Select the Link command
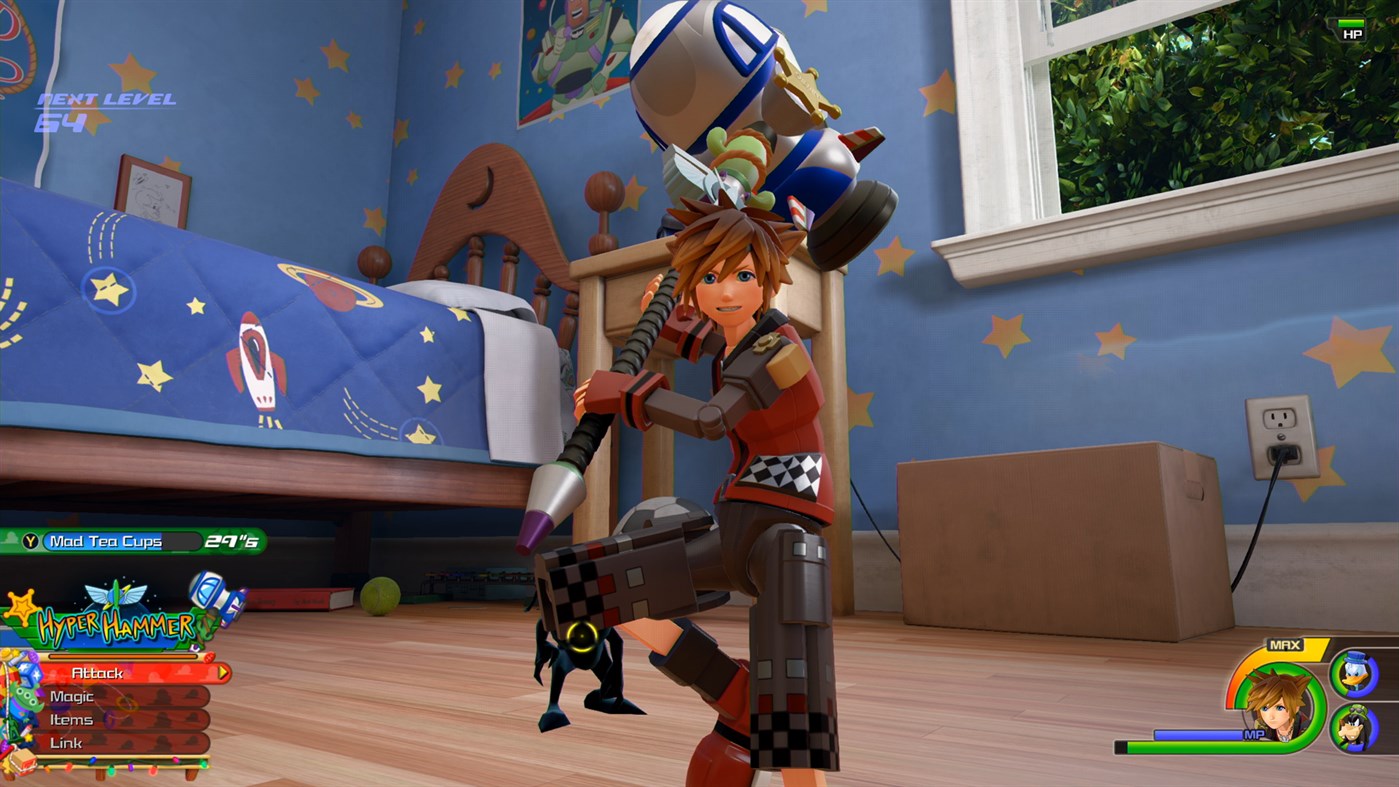 (x=66, y=741)
